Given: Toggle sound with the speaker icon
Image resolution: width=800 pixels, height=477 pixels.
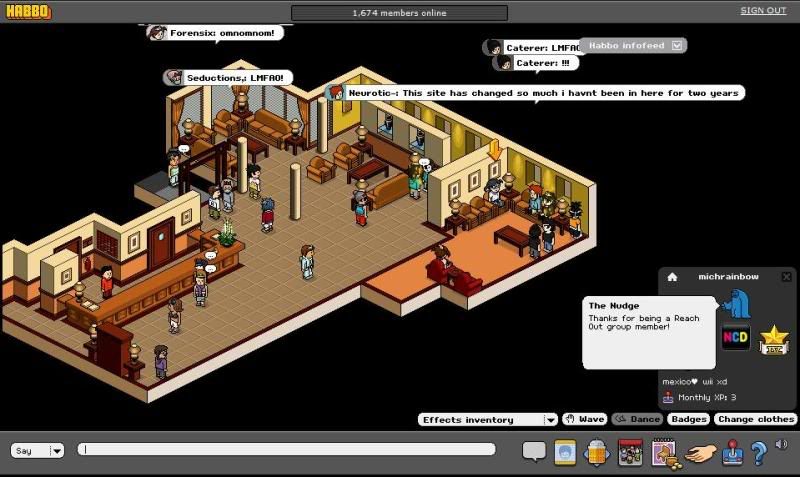Looking at the screenshot, I should coord(781,446).
